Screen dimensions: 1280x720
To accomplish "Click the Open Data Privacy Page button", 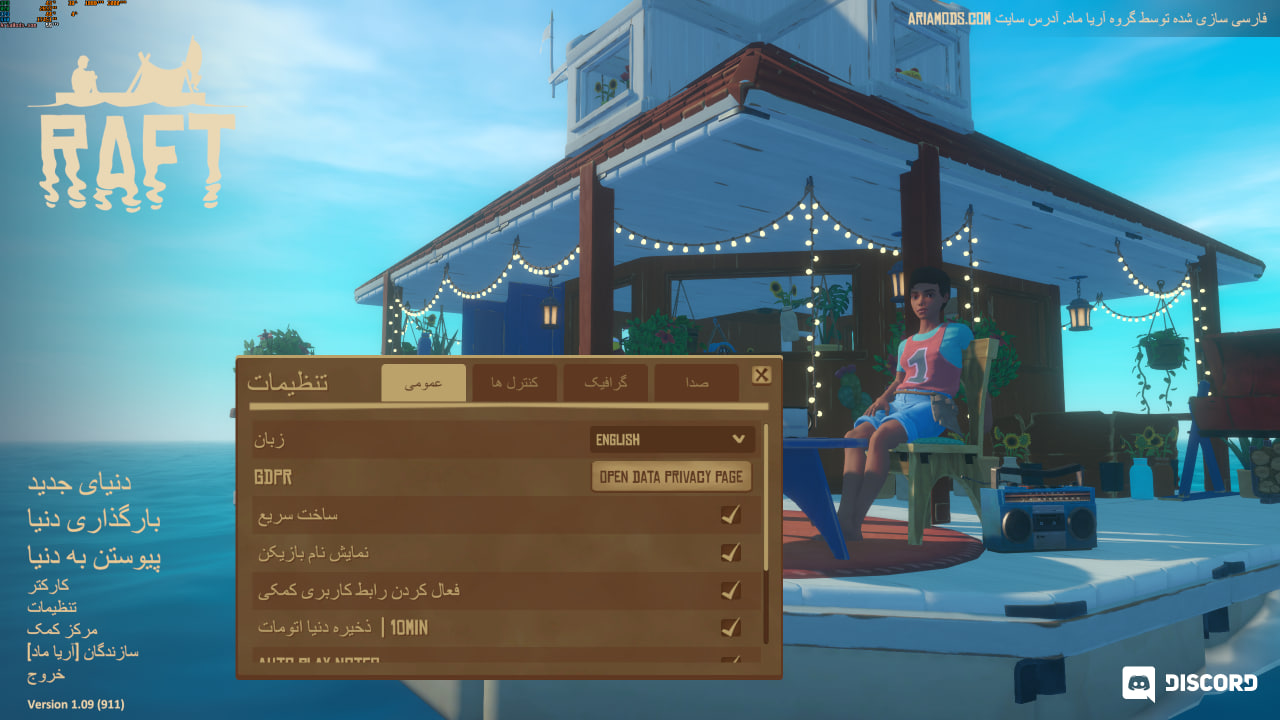I will (671, 477).
